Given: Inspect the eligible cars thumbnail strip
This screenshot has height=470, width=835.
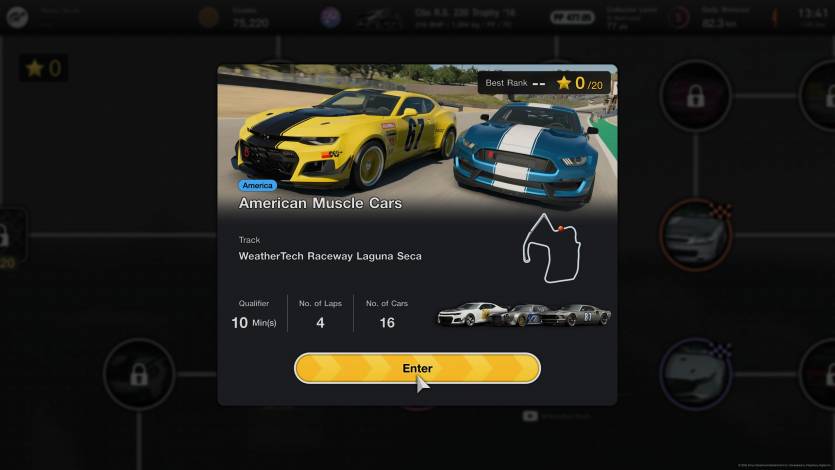Looking at the screenshot, I should tap(524, 315).
